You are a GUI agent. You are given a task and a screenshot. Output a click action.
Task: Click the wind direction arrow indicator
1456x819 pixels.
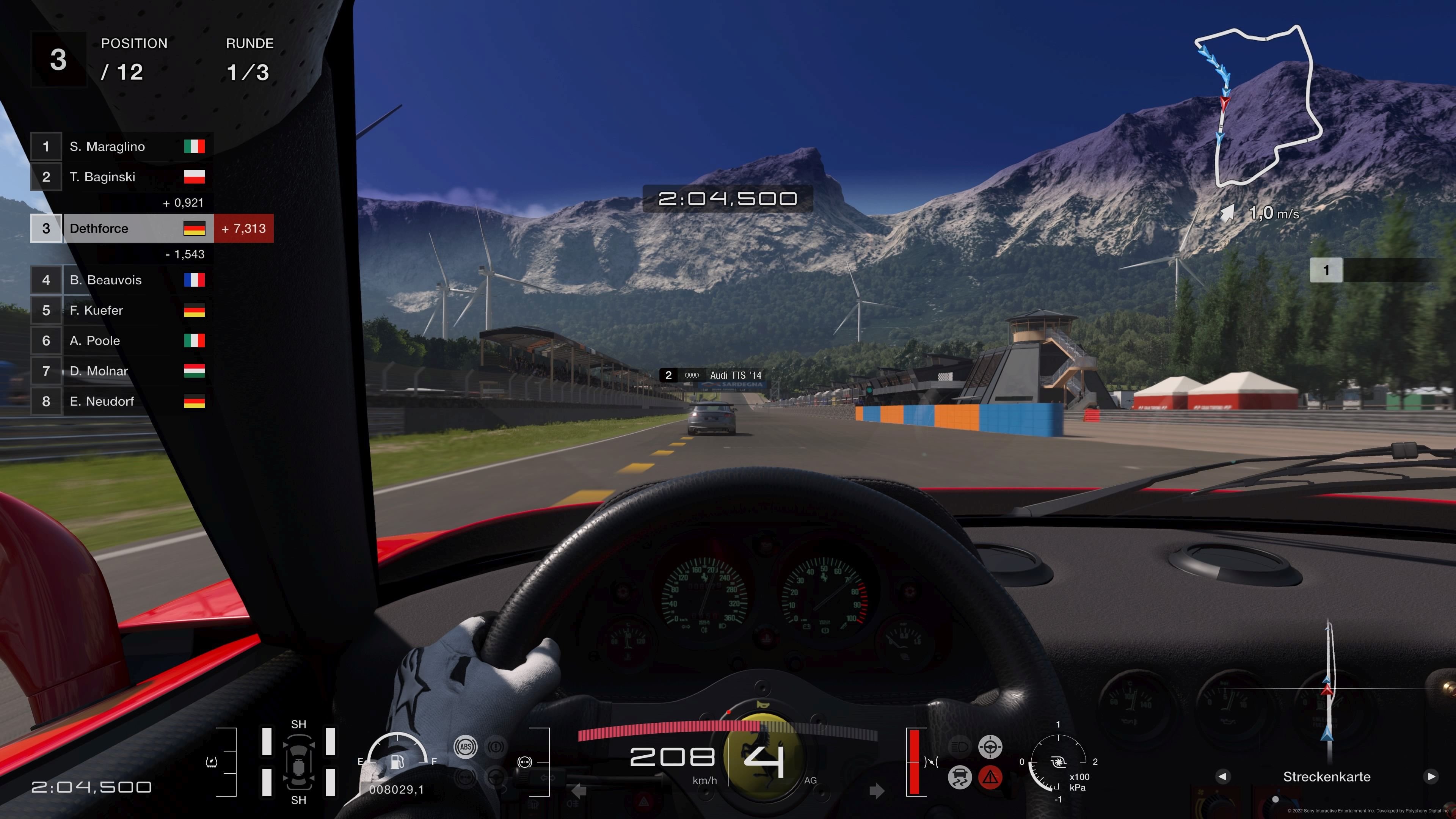pyautogui.click(x=1228, y=212)
